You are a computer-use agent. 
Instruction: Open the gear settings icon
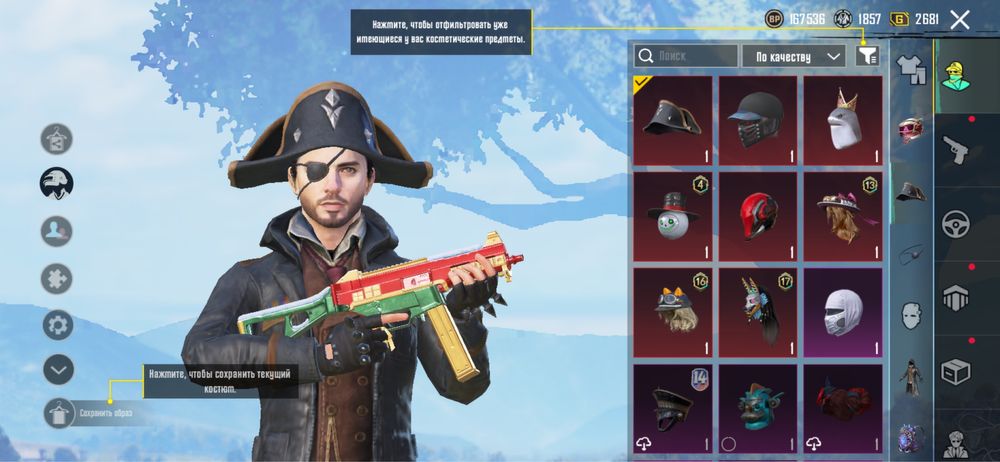(58, 325)
